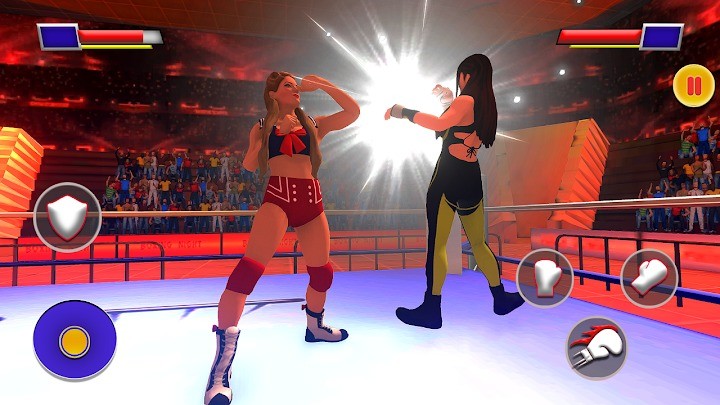This screenshot has height=405, width=720.
Task: Tap the virtual joystick's yellow center
Action: (x=74, y=341)
